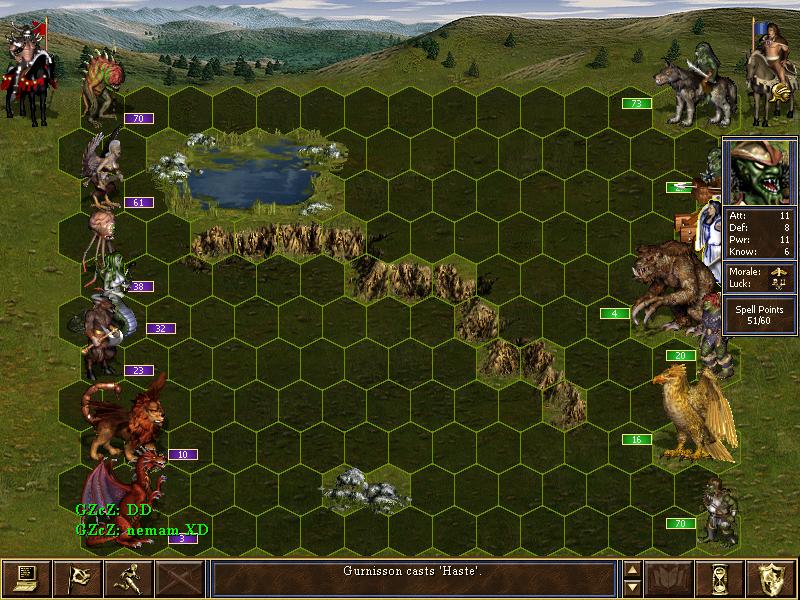Open the combat system options

[x=26, y=579]
